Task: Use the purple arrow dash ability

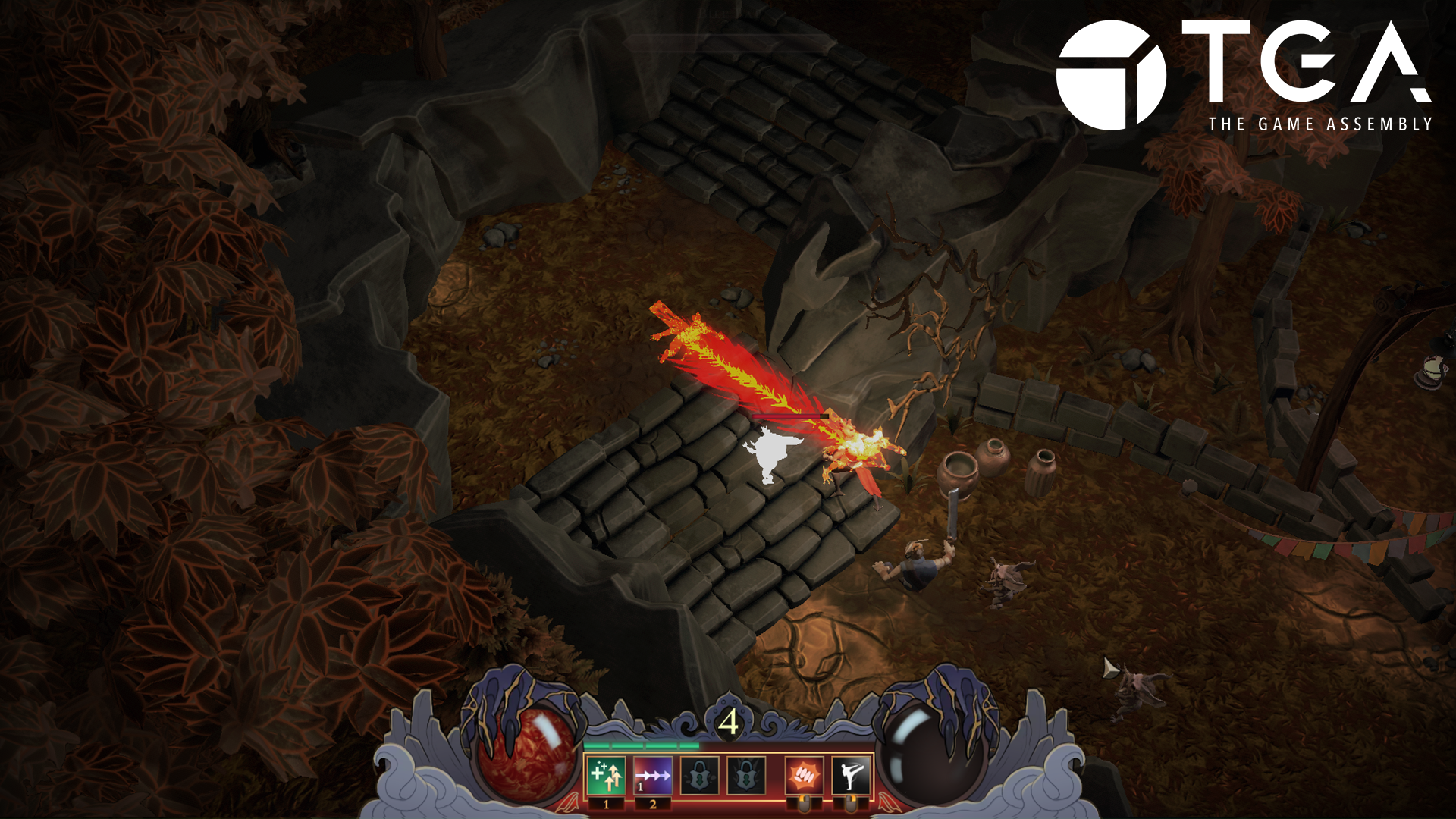Action: pyautogui.click(x=653, y=776)
